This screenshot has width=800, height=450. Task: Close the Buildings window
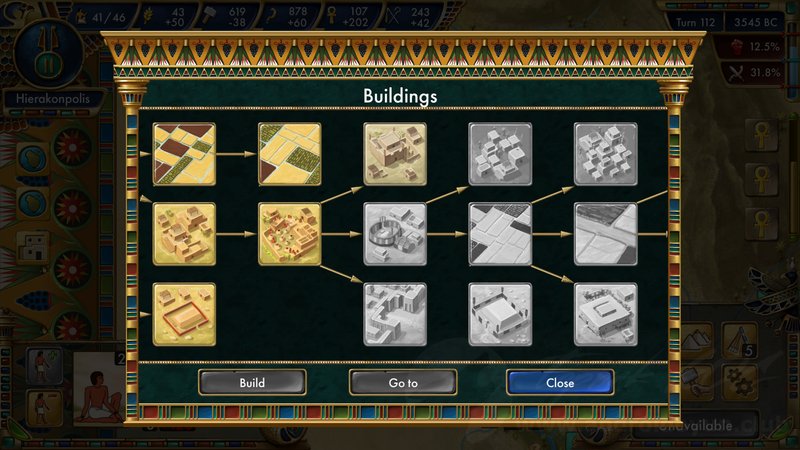tap(559, 383)
